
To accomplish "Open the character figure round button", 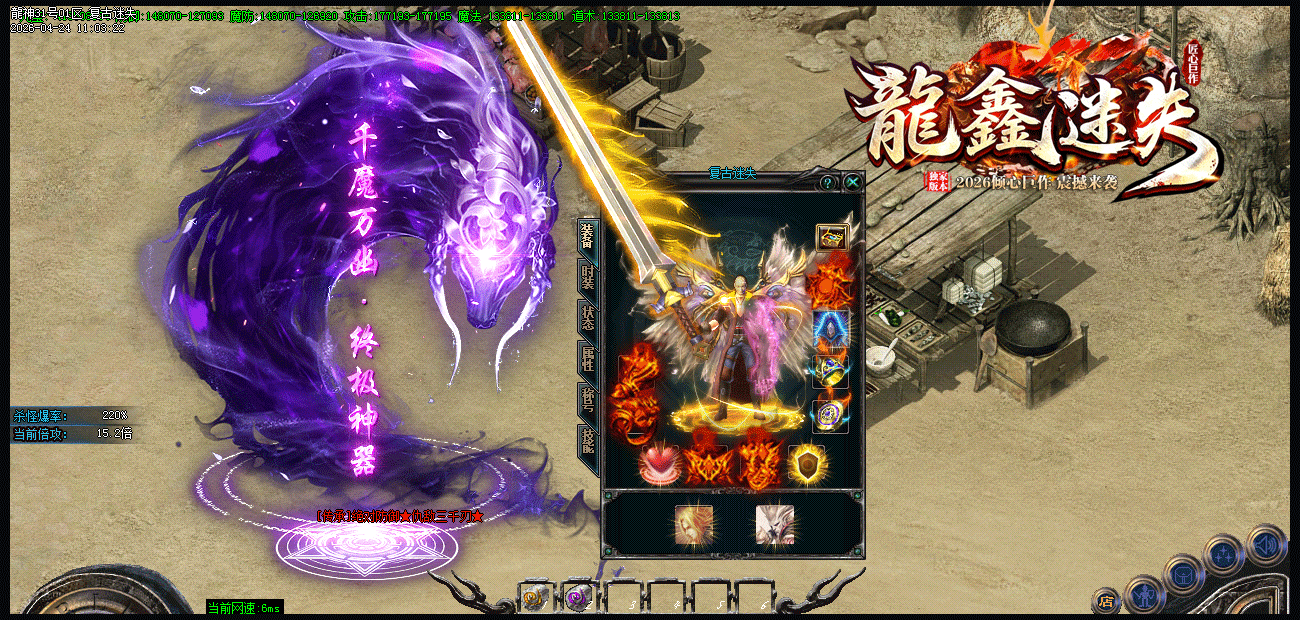I will point(1144,597).
